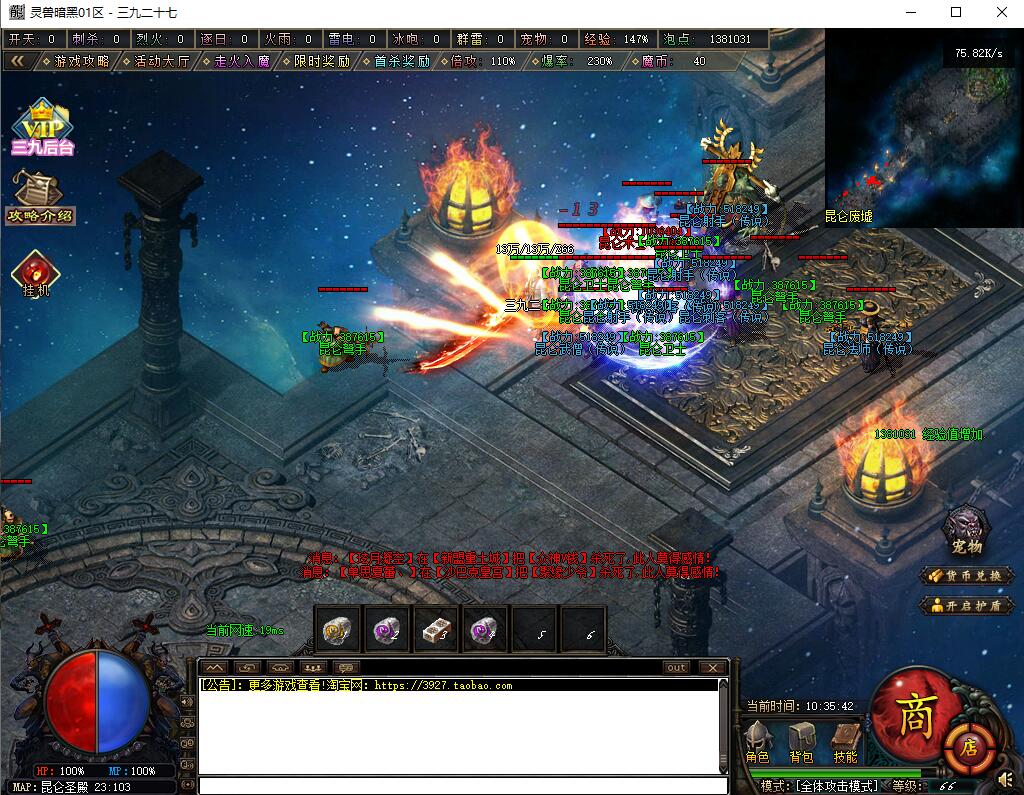Open the VIP 三九后台 panel
This screenshot has height=795, width=1024.
tap(42, 128)
